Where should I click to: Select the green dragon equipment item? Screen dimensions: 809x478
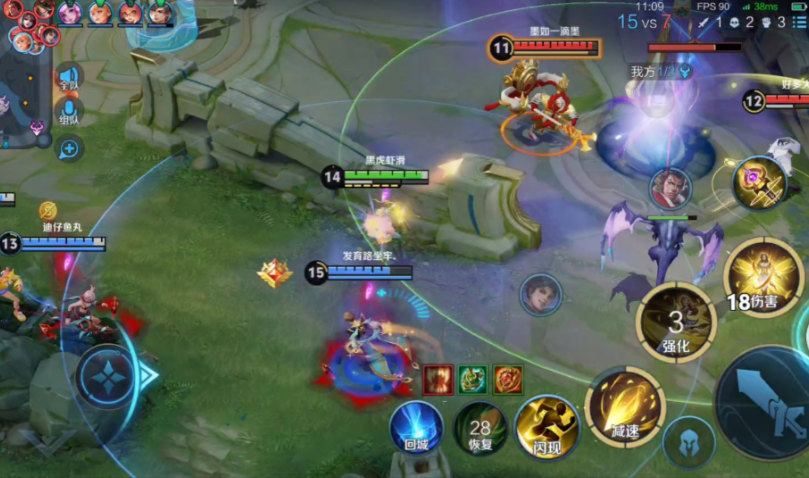pos(473,379)
